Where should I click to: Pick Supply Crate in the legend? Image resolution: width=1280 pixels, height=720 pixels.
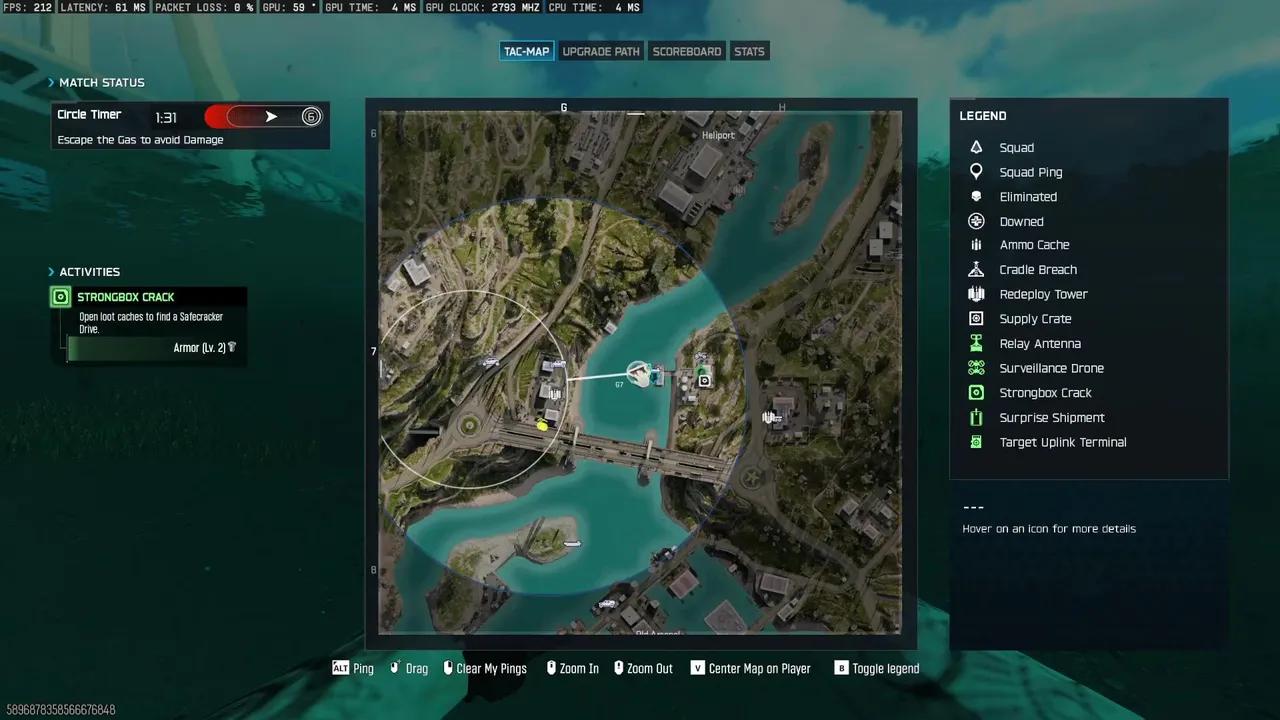pyautogui.click(x=1034, y=319)
